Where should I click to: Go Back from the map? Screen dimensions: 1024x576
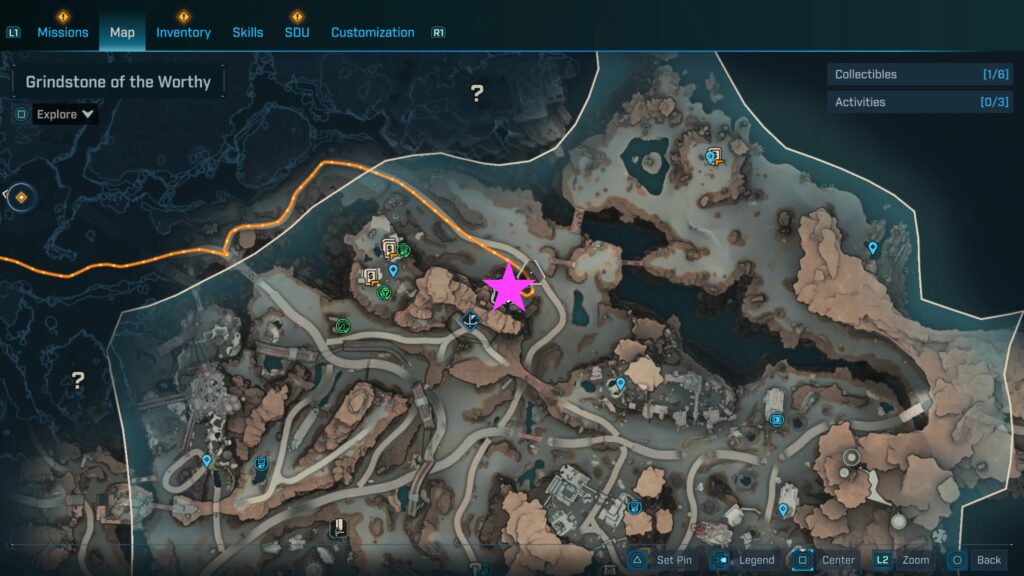(x=976, y=560)
